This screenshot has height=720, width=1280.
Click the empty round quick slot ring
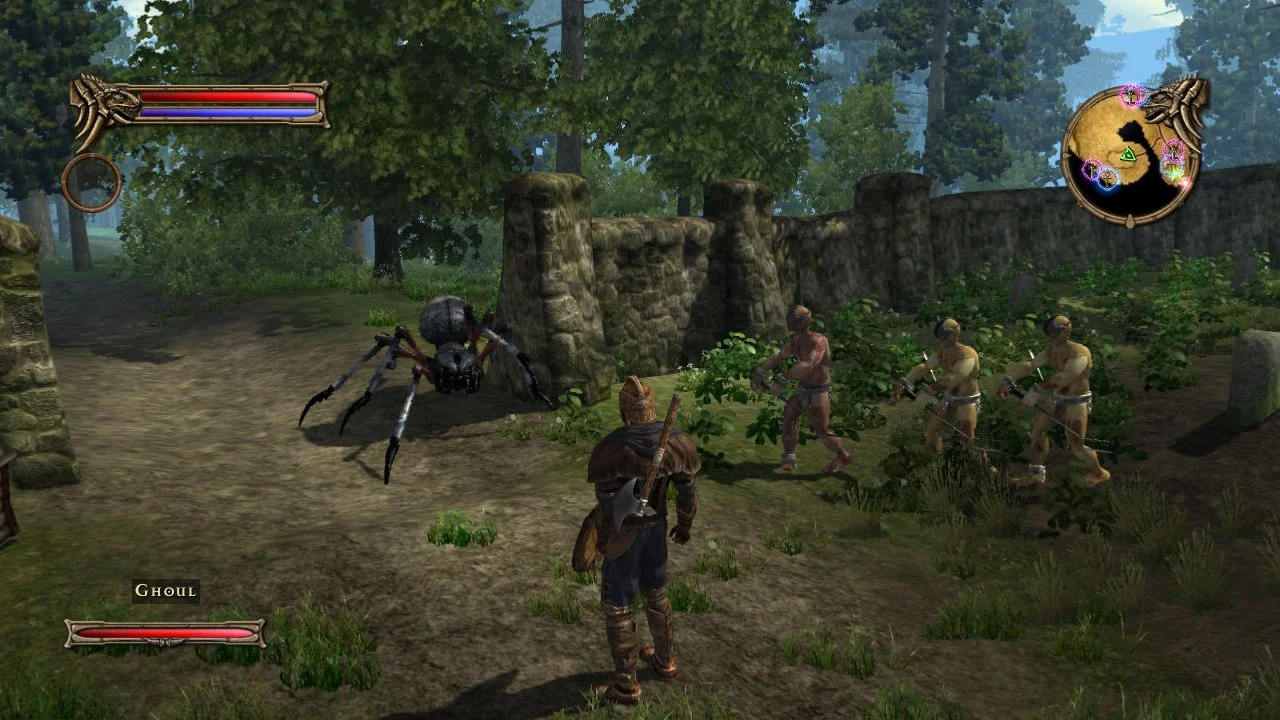click(x=91, y=182)
